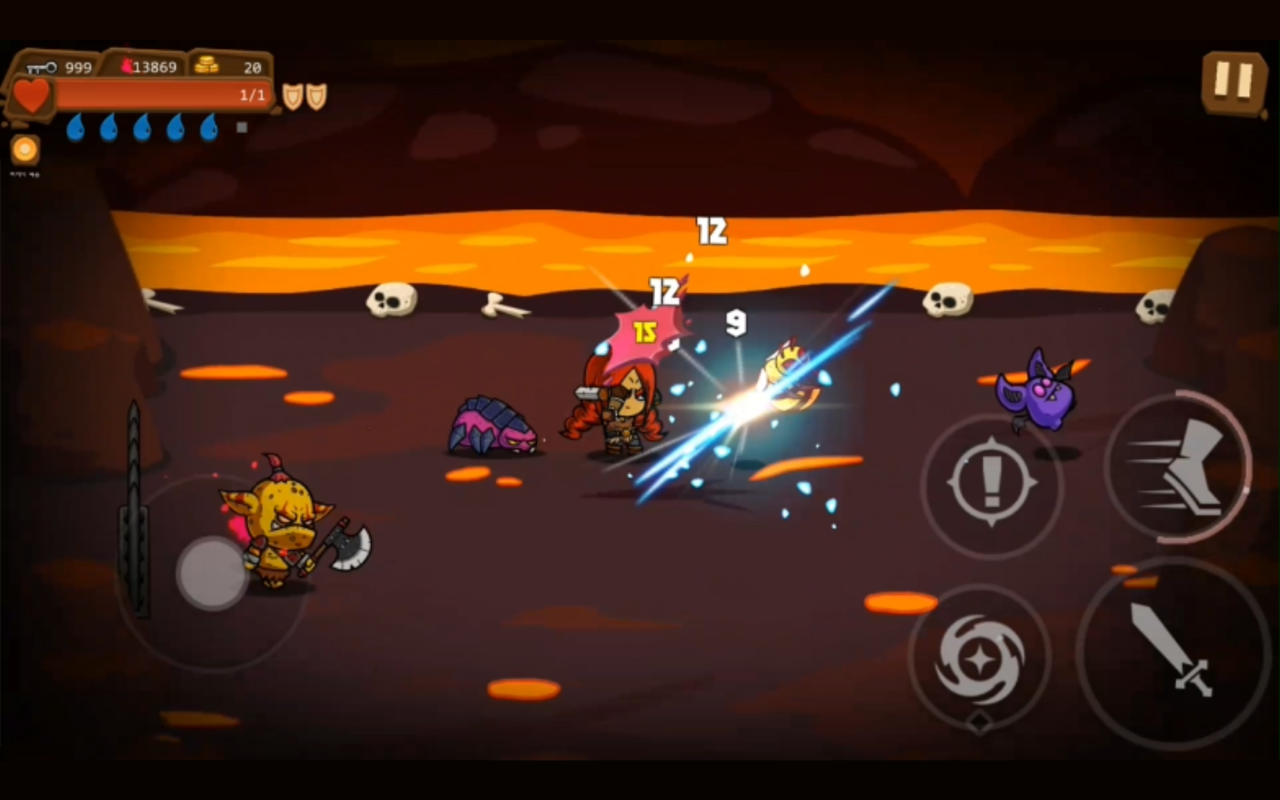Select the first blue water drop
The height and width of the screenshot is (800, 1280).
(x=75, y=128)
